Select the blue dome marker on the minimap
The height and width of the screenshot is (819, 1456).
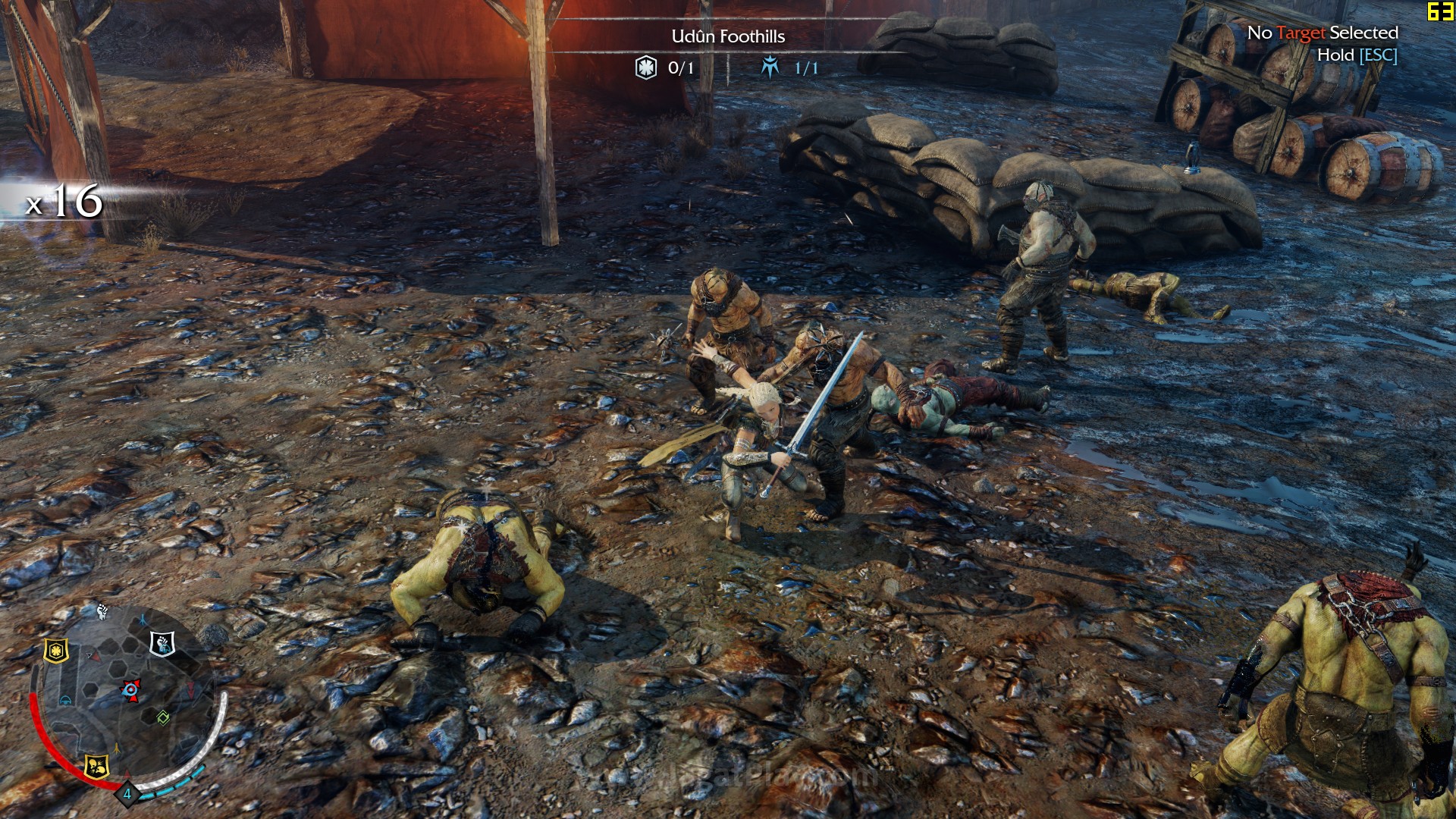pos(66,699)
